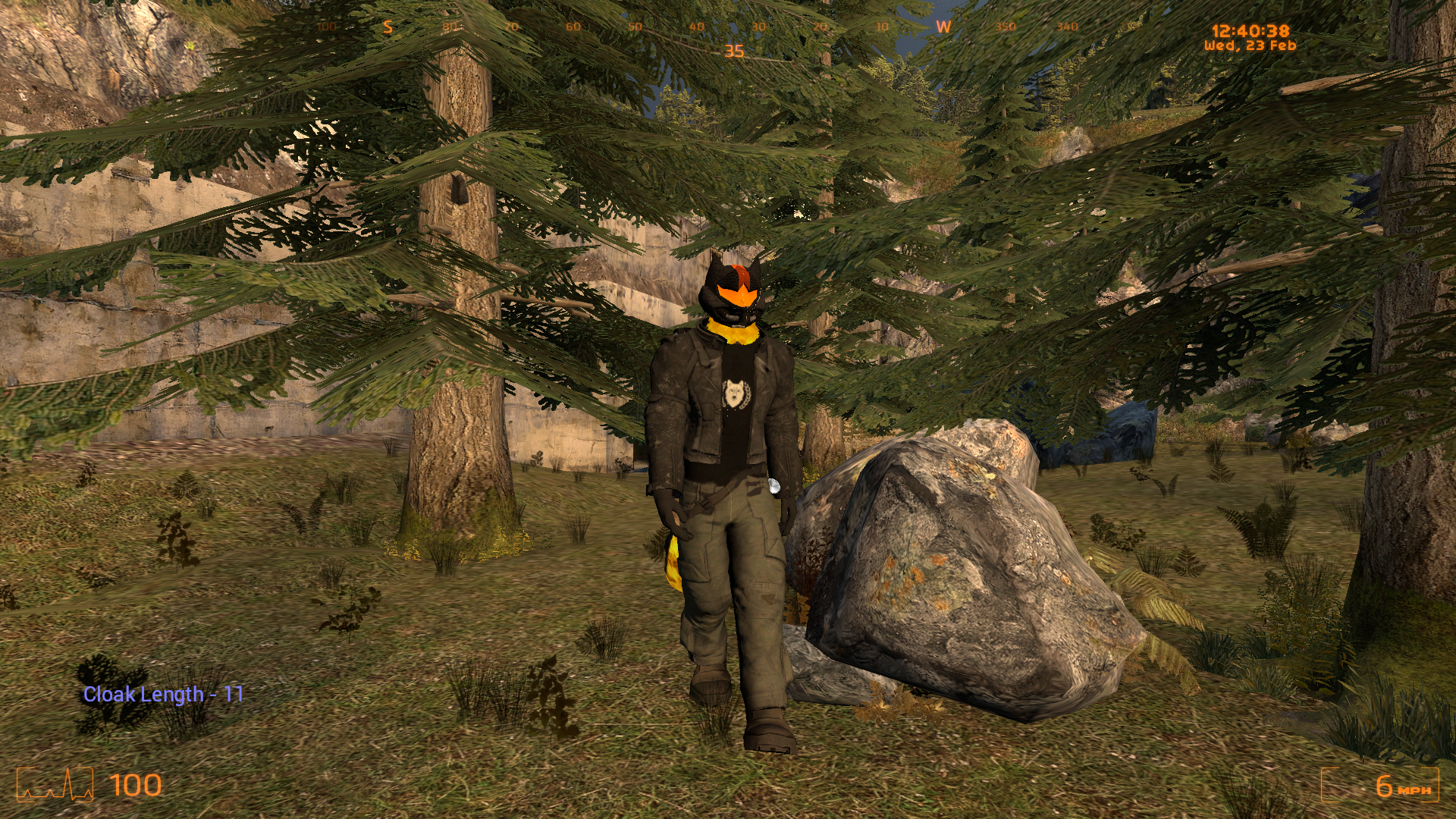Click the S marker on the compass
Image resolution: width=1456 pixels, height=819 pixels.
[x=388, y=27]
